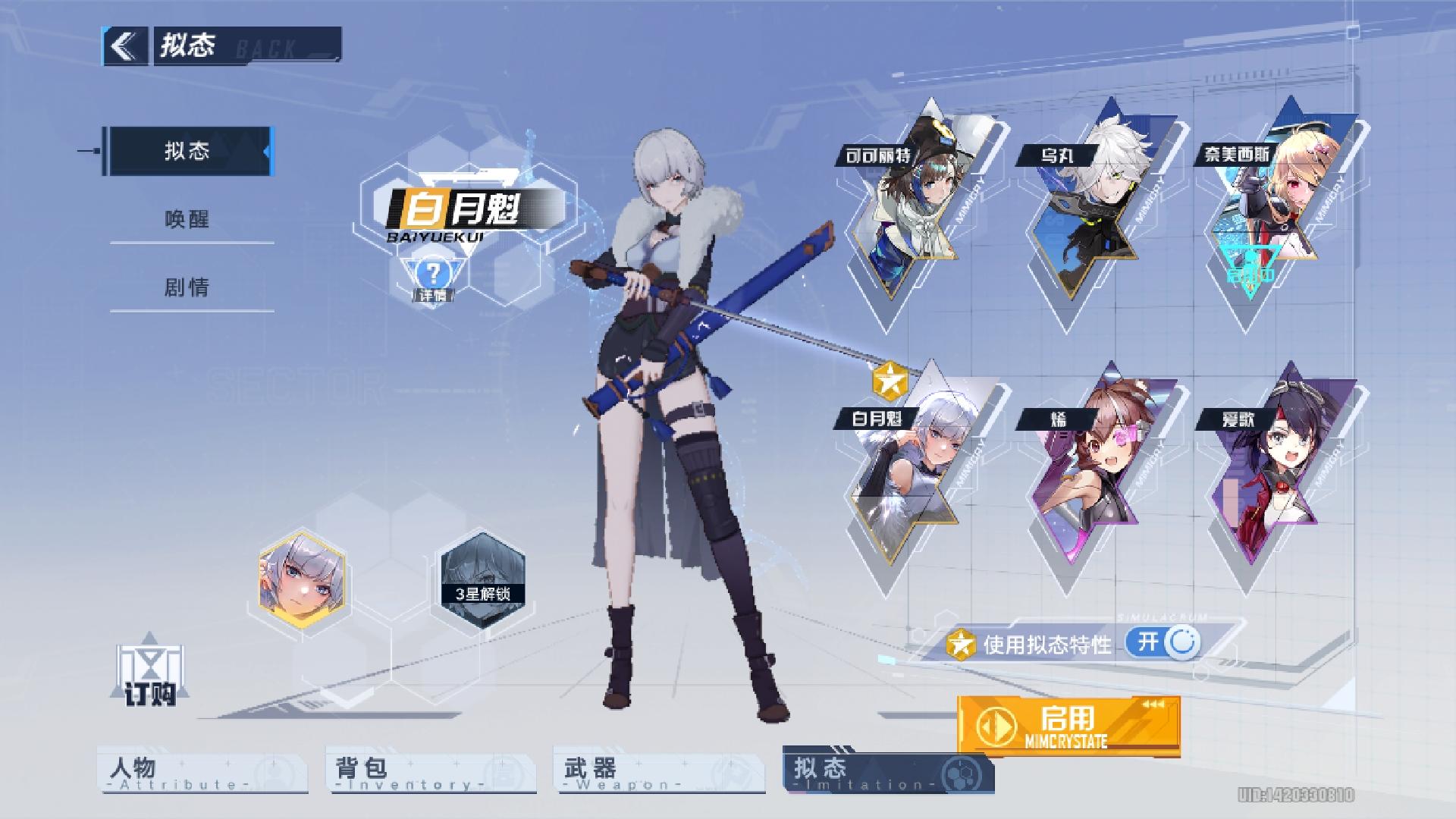Click the loading spinner beside the 开 switch
Screen dimensions: 1456x819
tap(1180, 643)
